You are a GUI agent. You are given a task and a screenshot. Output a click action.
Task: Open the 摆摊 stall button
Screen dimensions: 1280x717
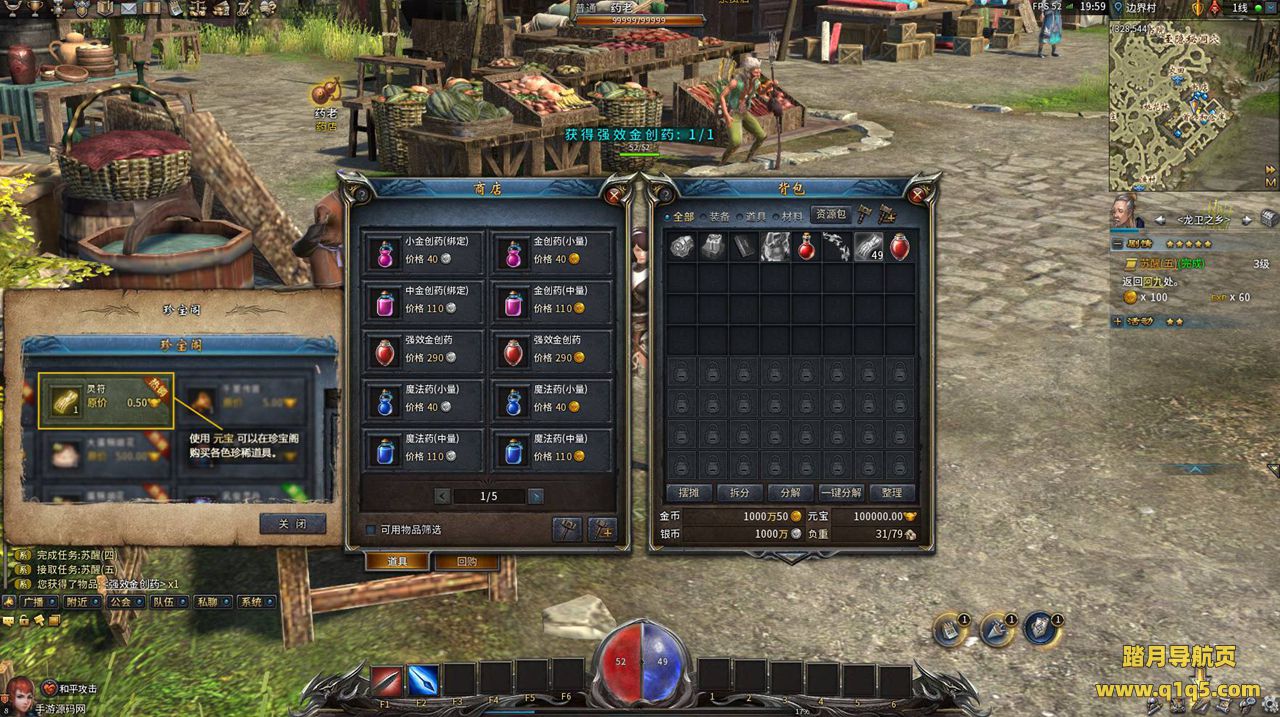click(x=688, y=493)
